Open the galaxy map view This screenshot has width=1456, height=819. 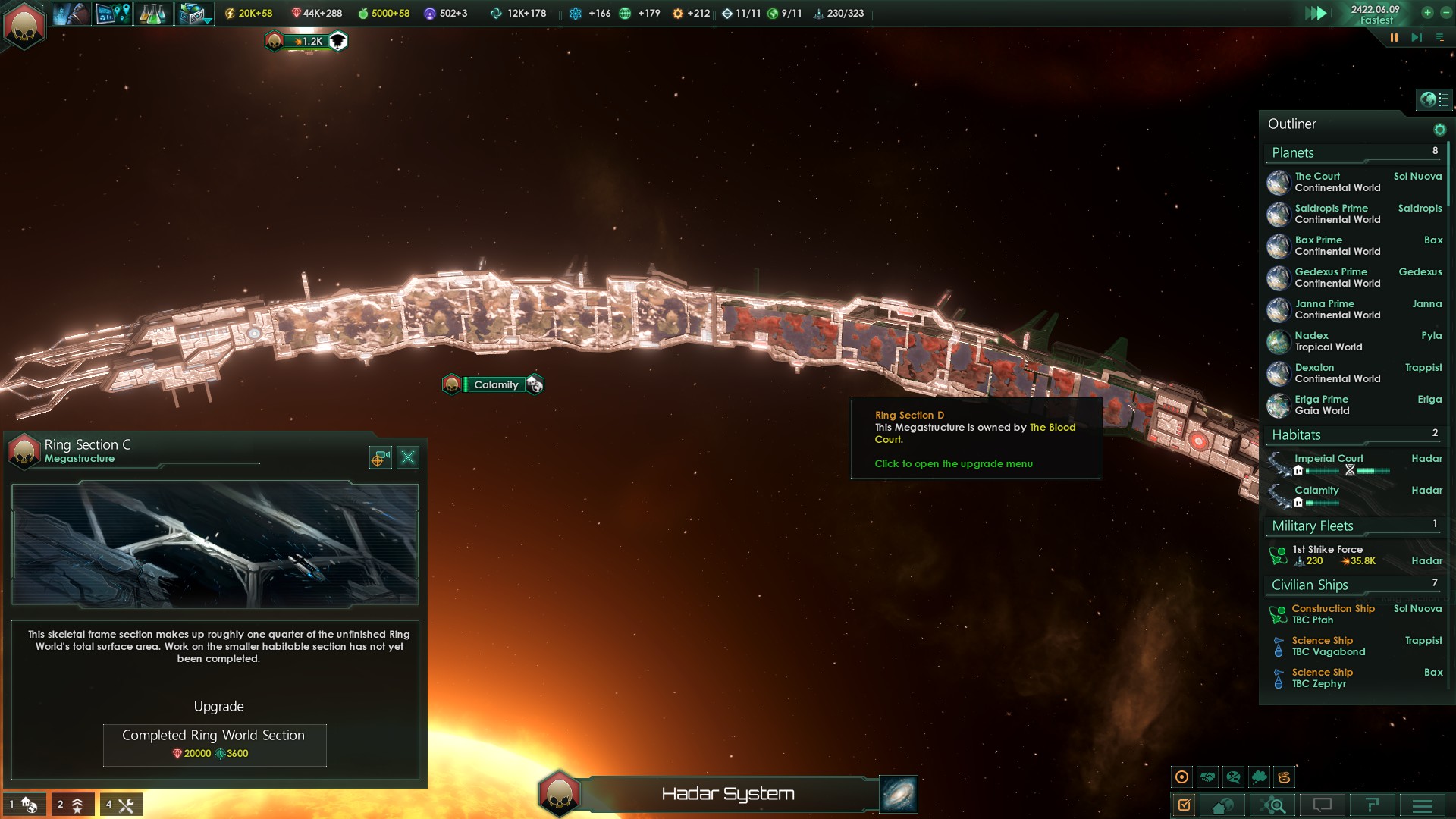coord(899,794)
